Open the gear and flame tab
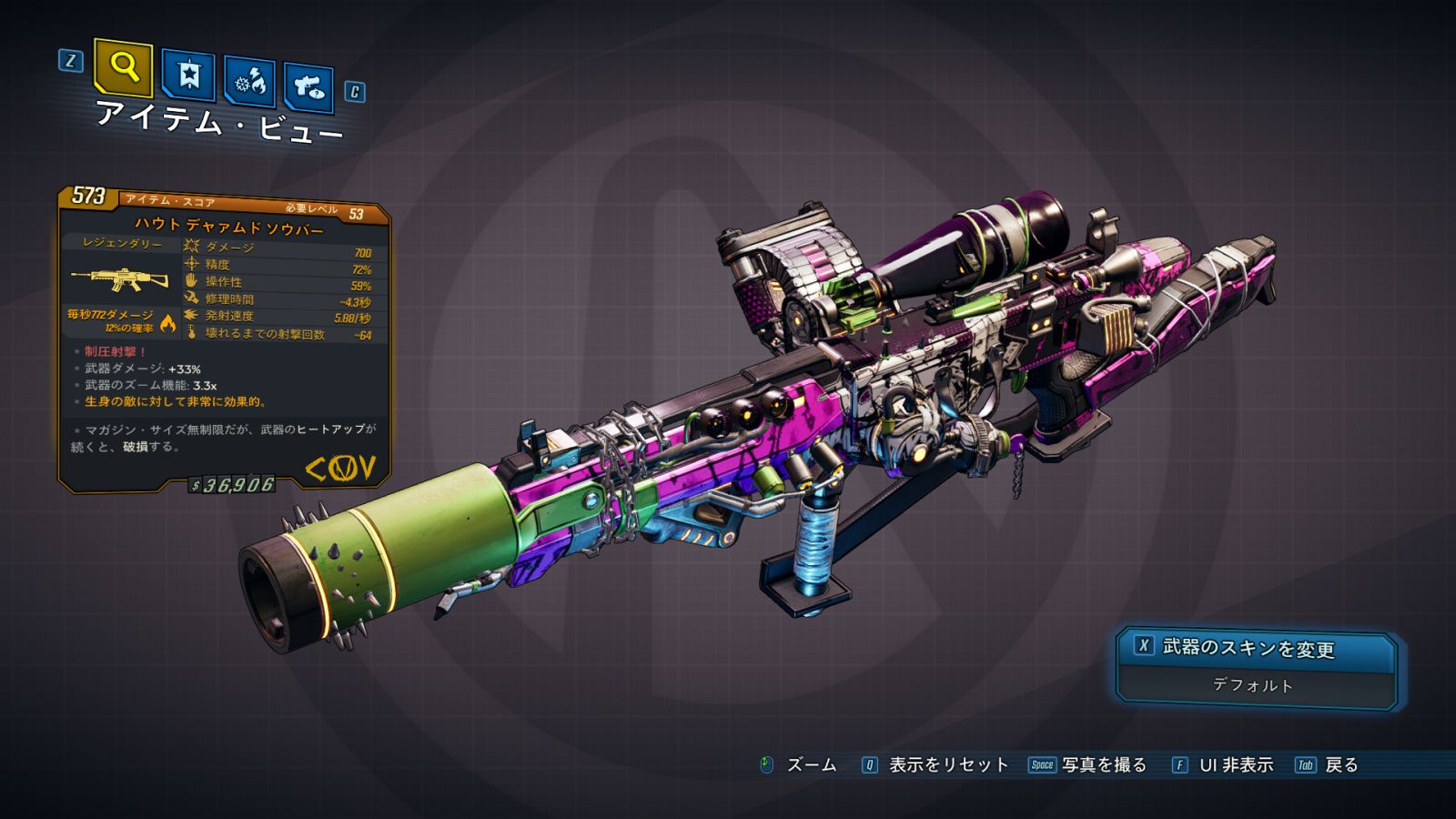This screenshot has width=1456, height=819. click(x=250, y=82)
